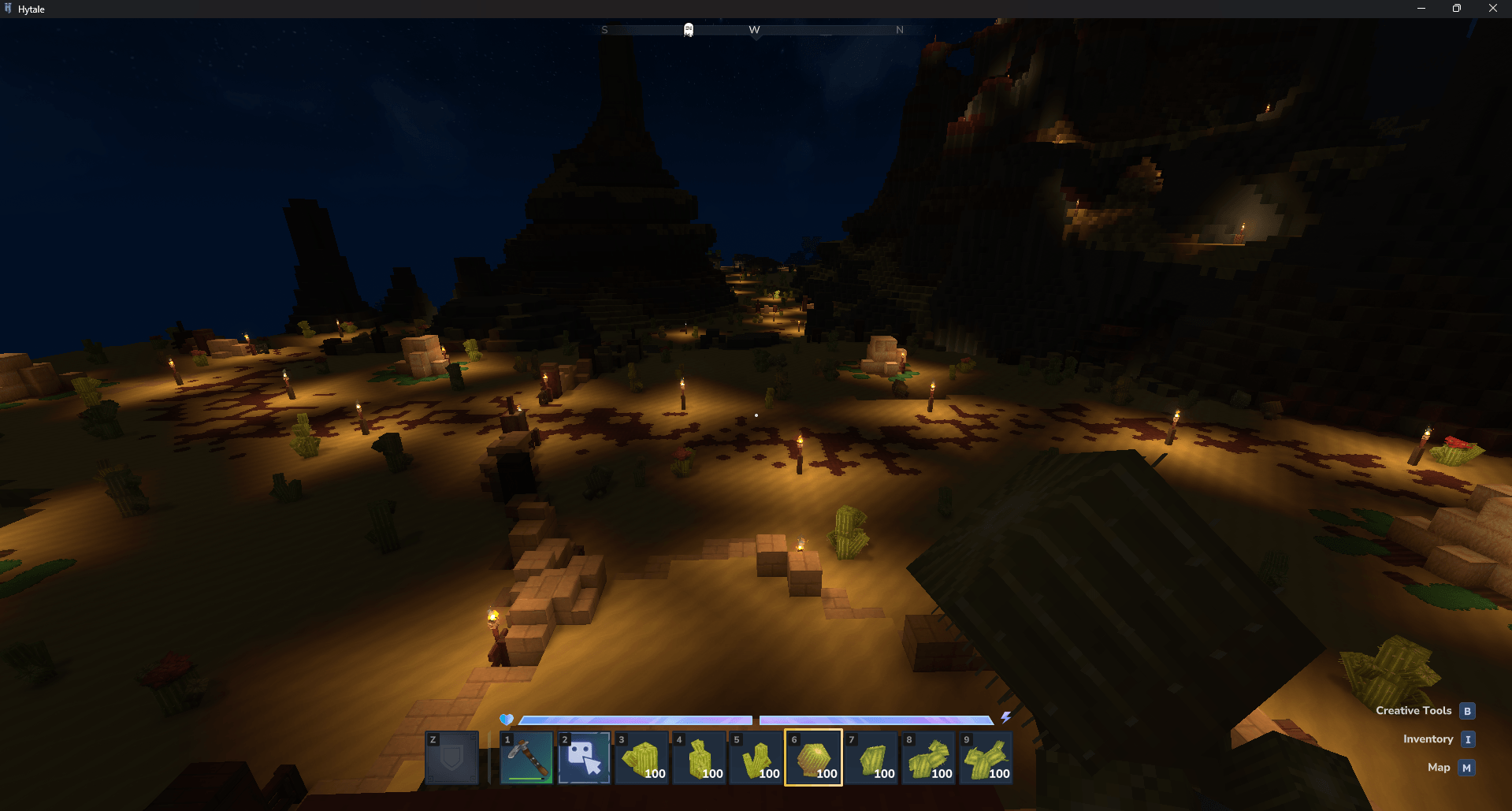Click the empty shield utility slot

(452, 757)
